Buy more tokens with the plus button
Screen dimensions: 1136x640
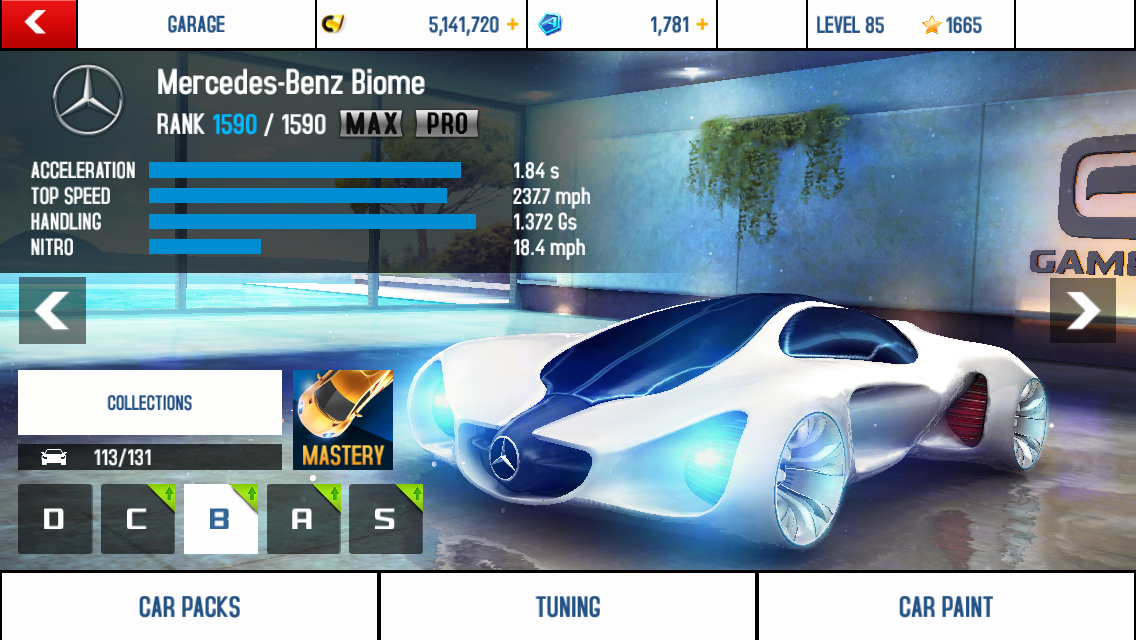(702, 25)
